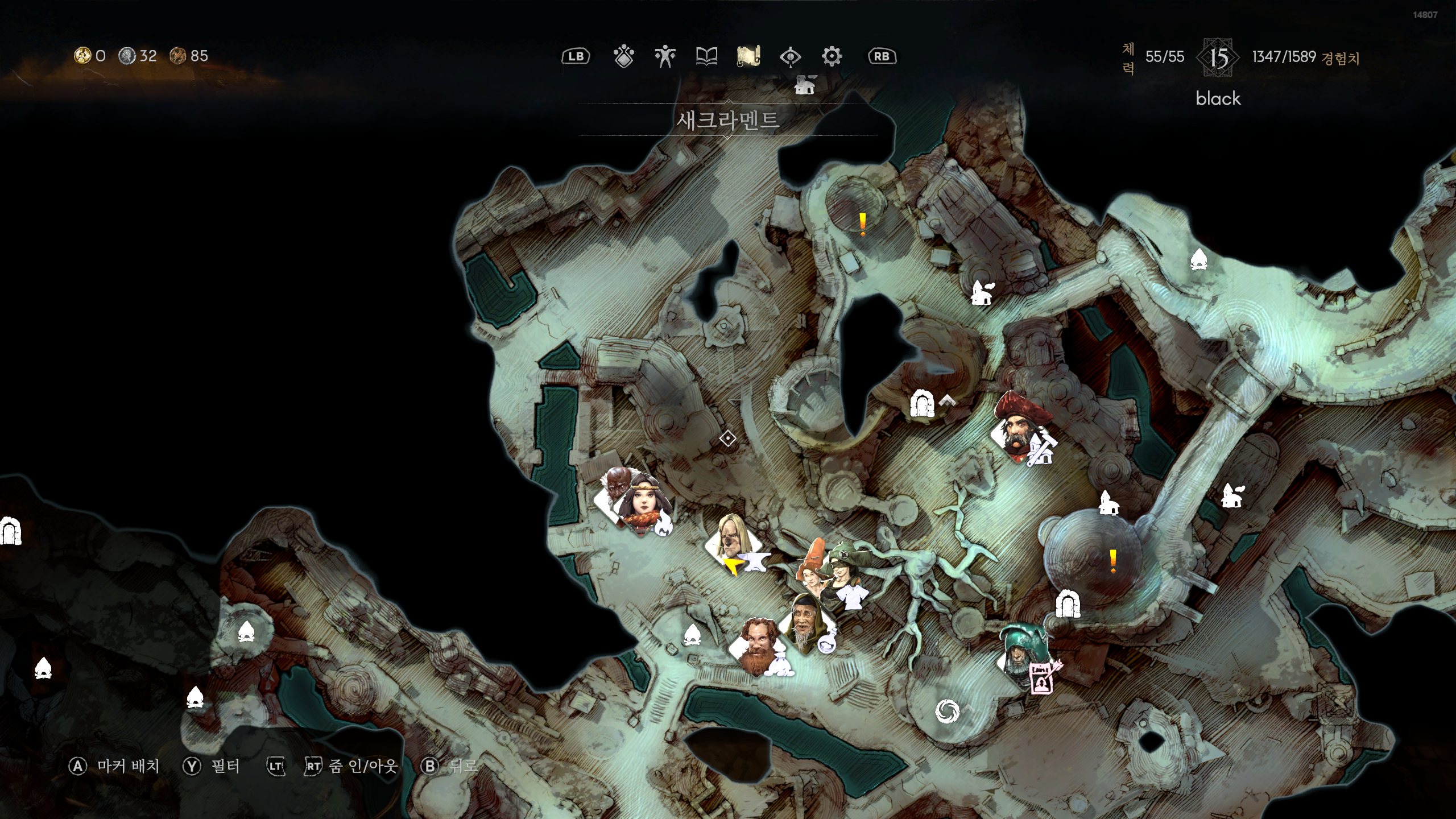Screen dimensions: 1456x819
Task: Open the inventory tab with the gem icon
Action: (x=623, y=56)
